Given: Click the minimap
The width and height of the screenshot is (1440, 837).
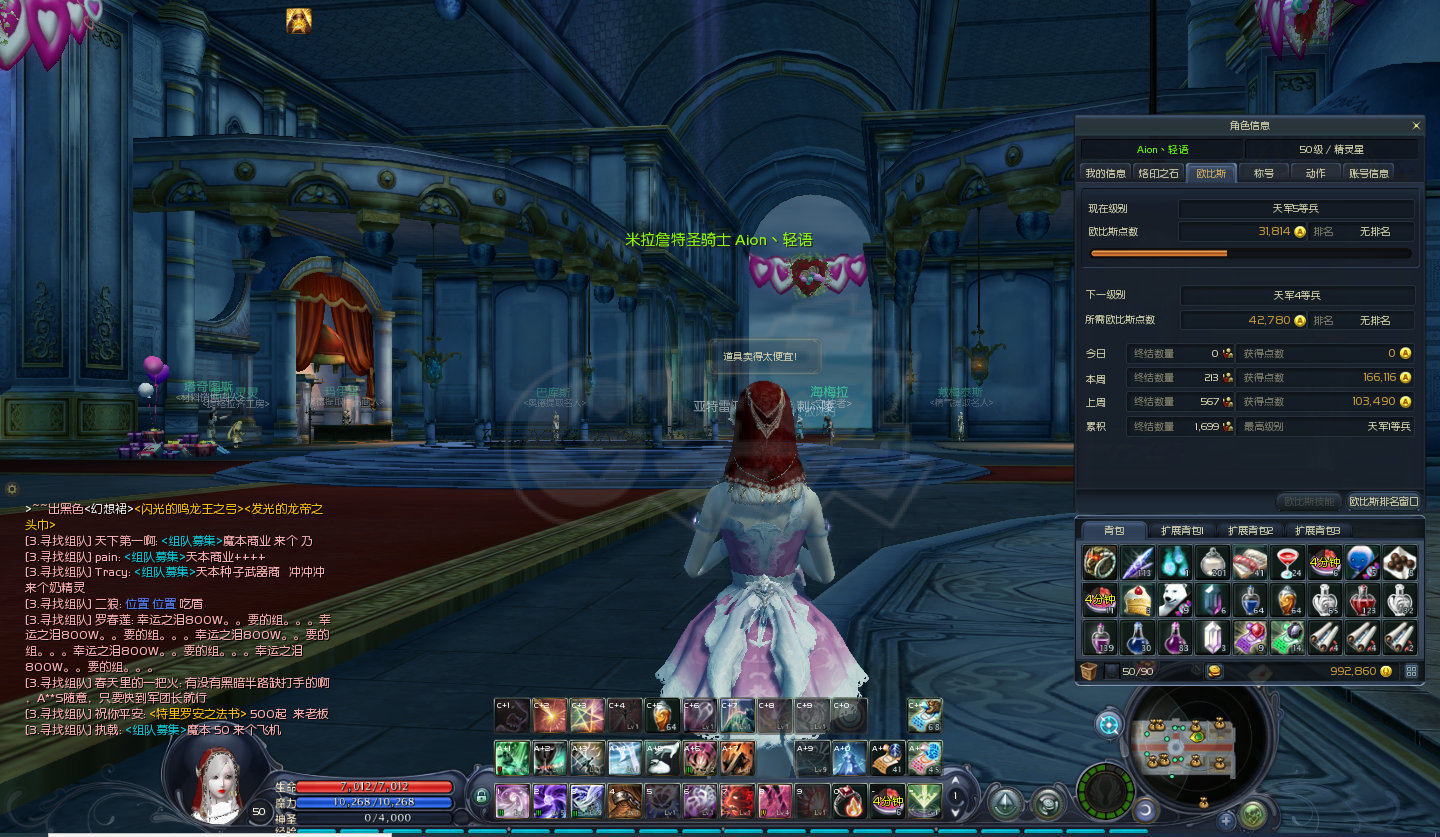Looking at the screenshot, I should pyautogui.click(x=1194, y=741).
